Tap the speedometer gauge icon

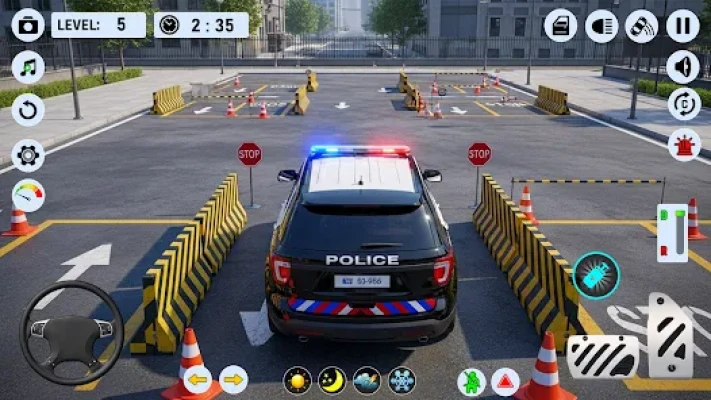tap(28, 194)
